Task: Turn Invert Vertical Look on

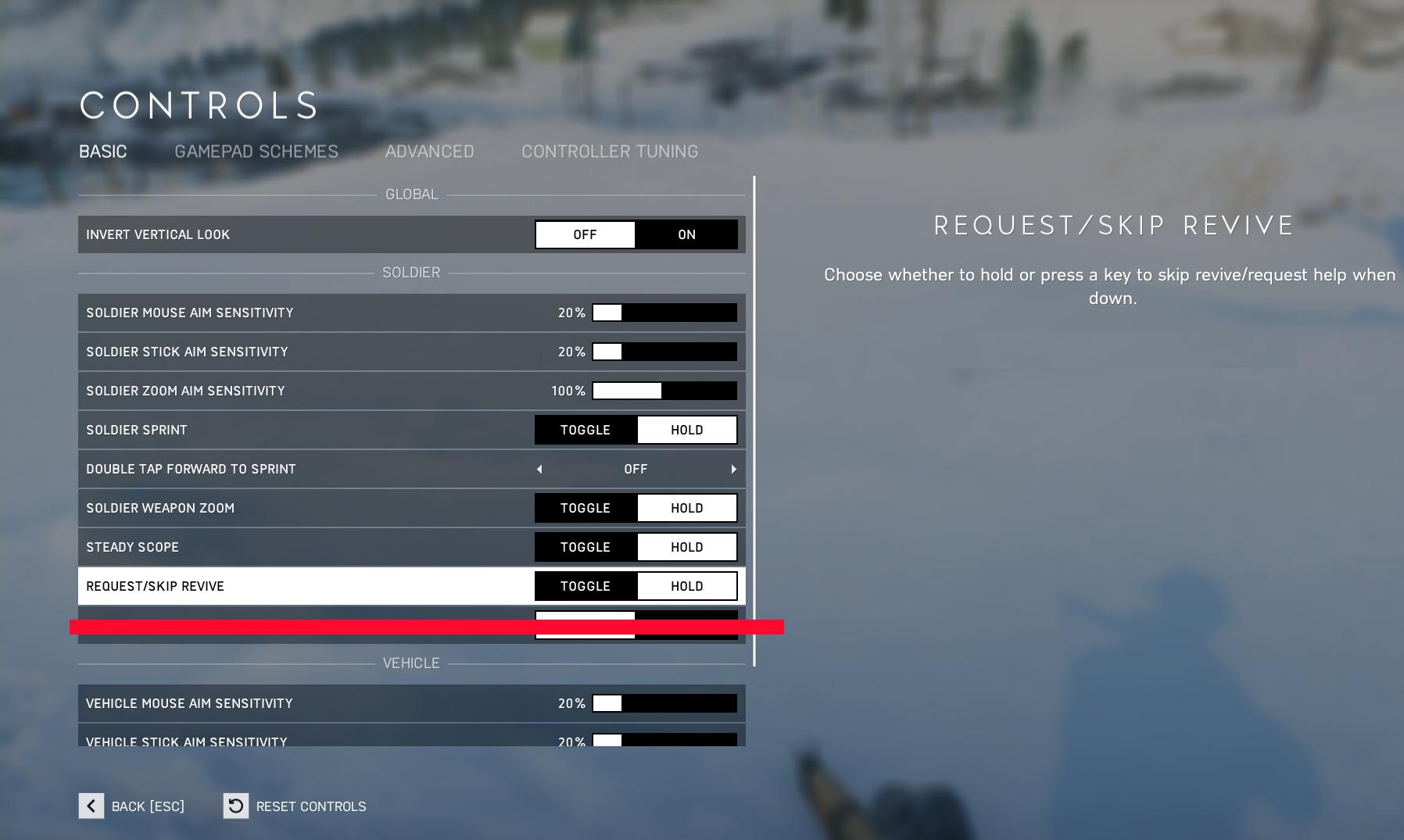Action: (686, 234)
